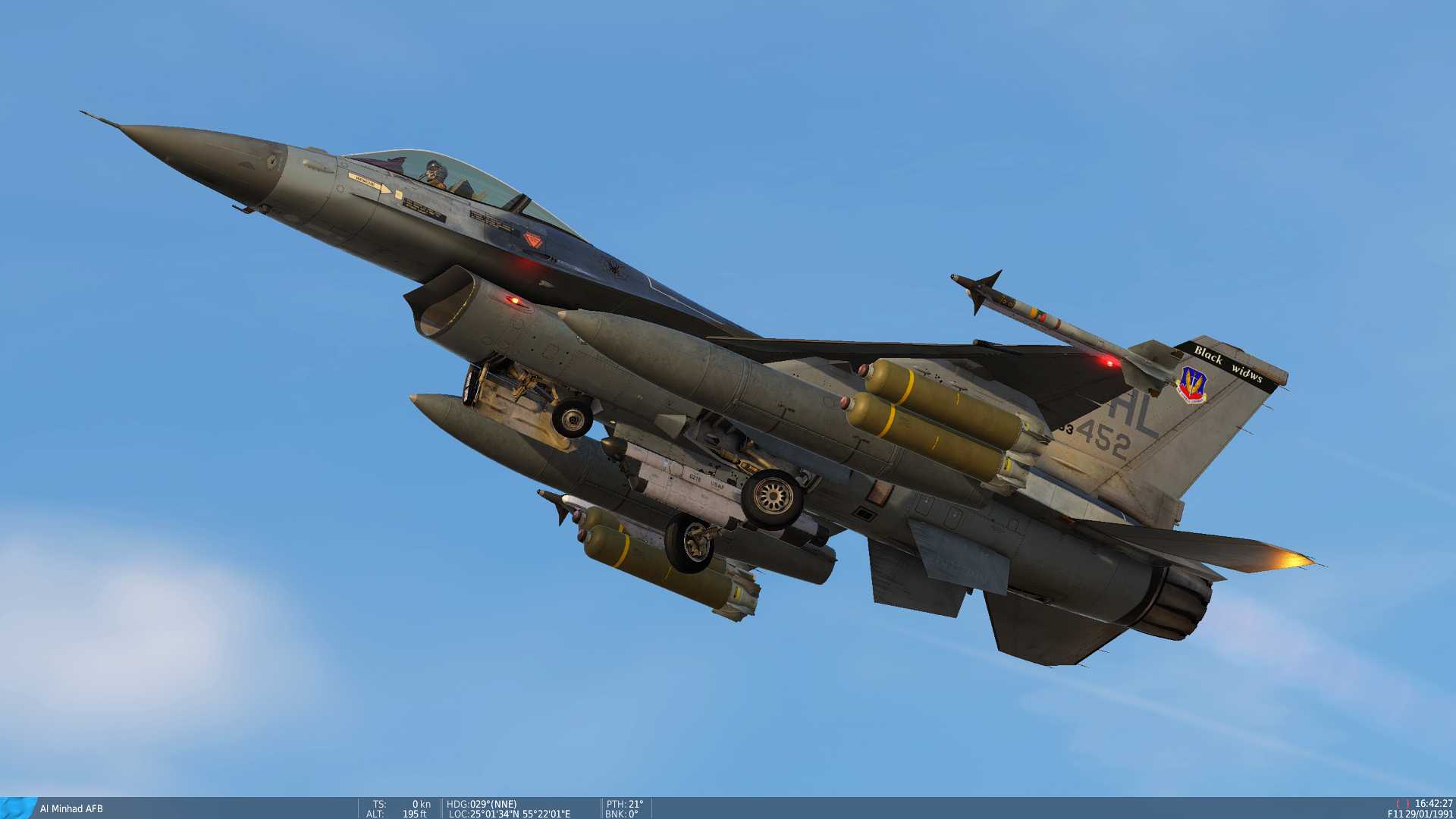Click the BNK: 0° bank indicator
Viewport: 1456px width, 819px height.
click(622, 811)
